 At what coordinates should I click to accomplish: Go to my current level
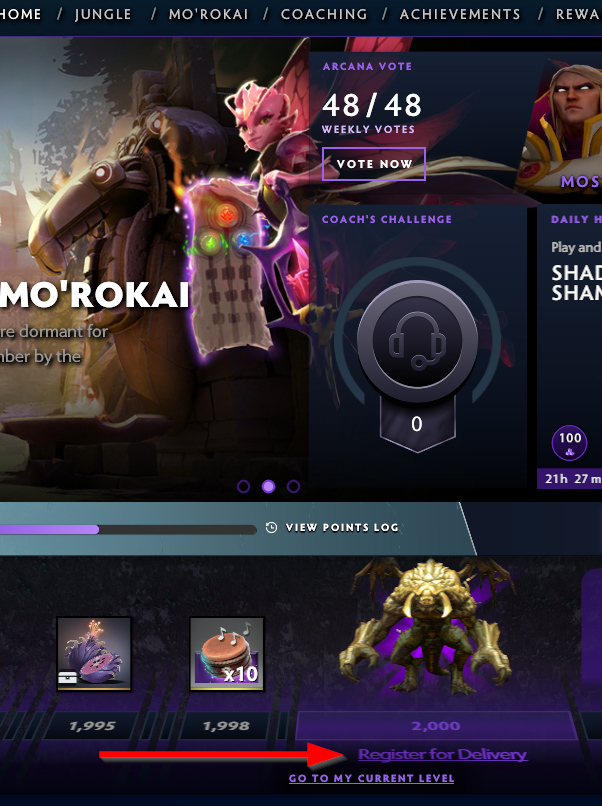(x=371, y=778)
